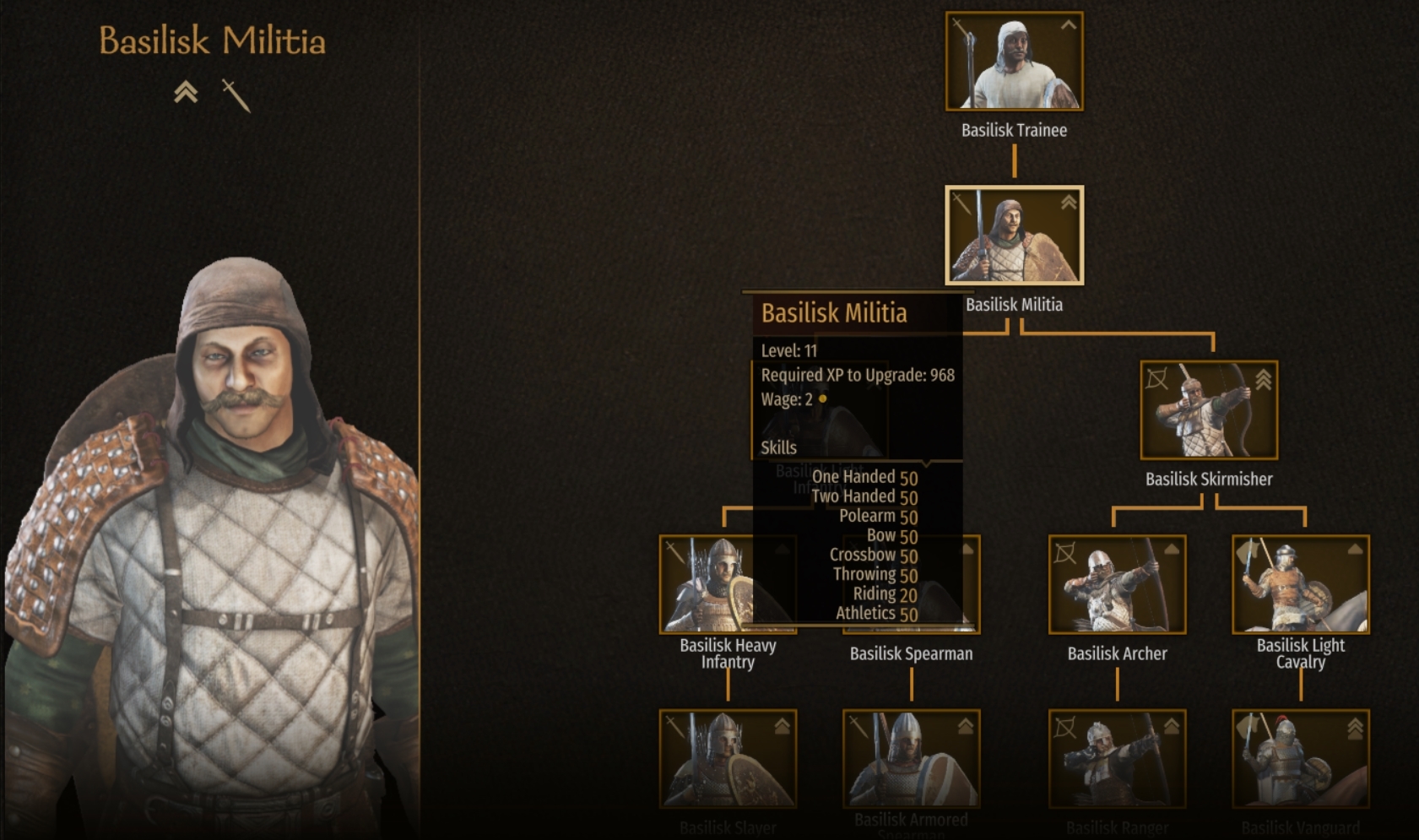Open the Basilisk Armored Spearman tile
1419x840 pixels.
pyautogui.click(x=911, y=758)
